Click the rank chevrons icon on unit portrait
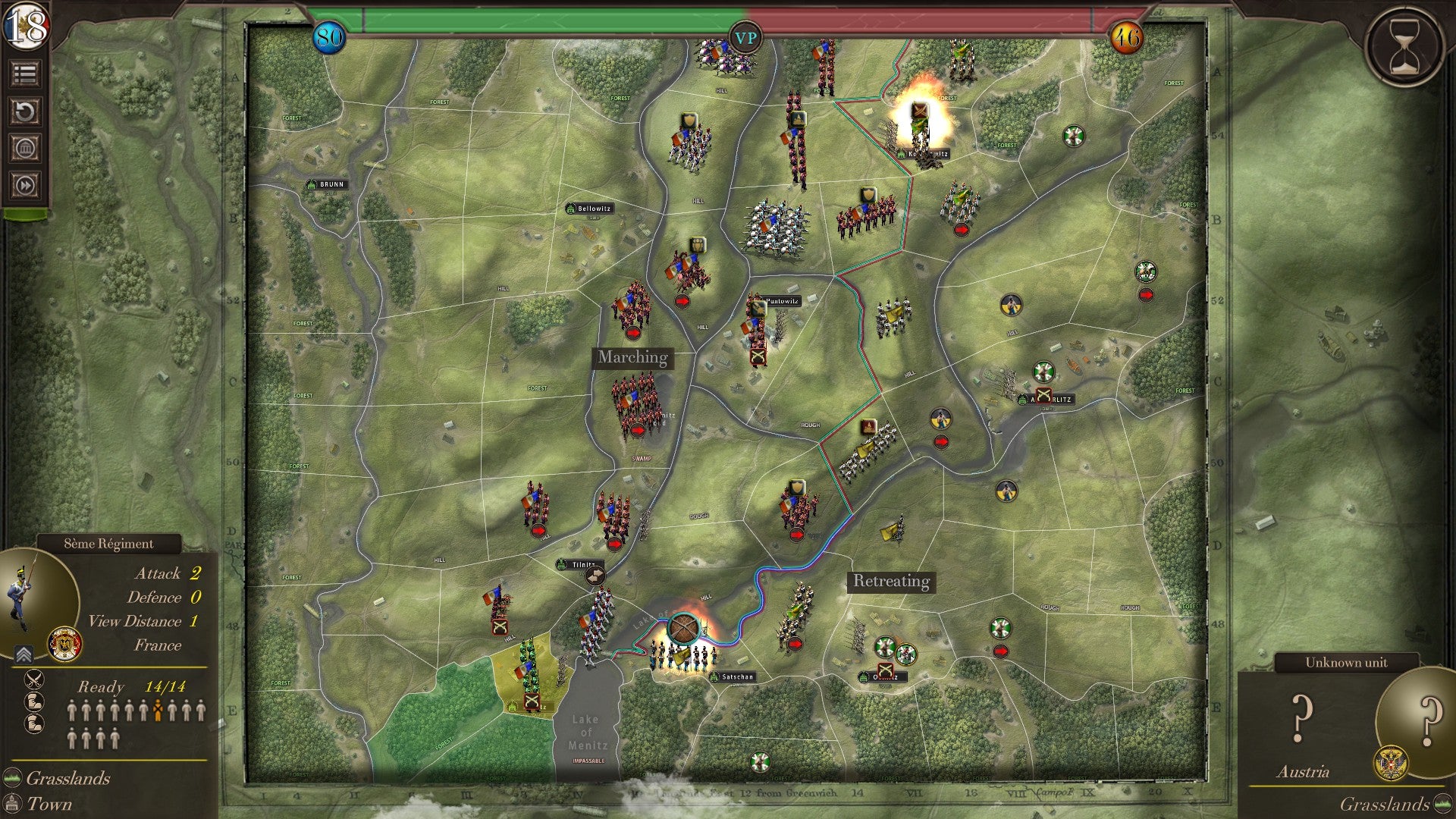This screenshot has height=819, width=1456. pos(24,654)
